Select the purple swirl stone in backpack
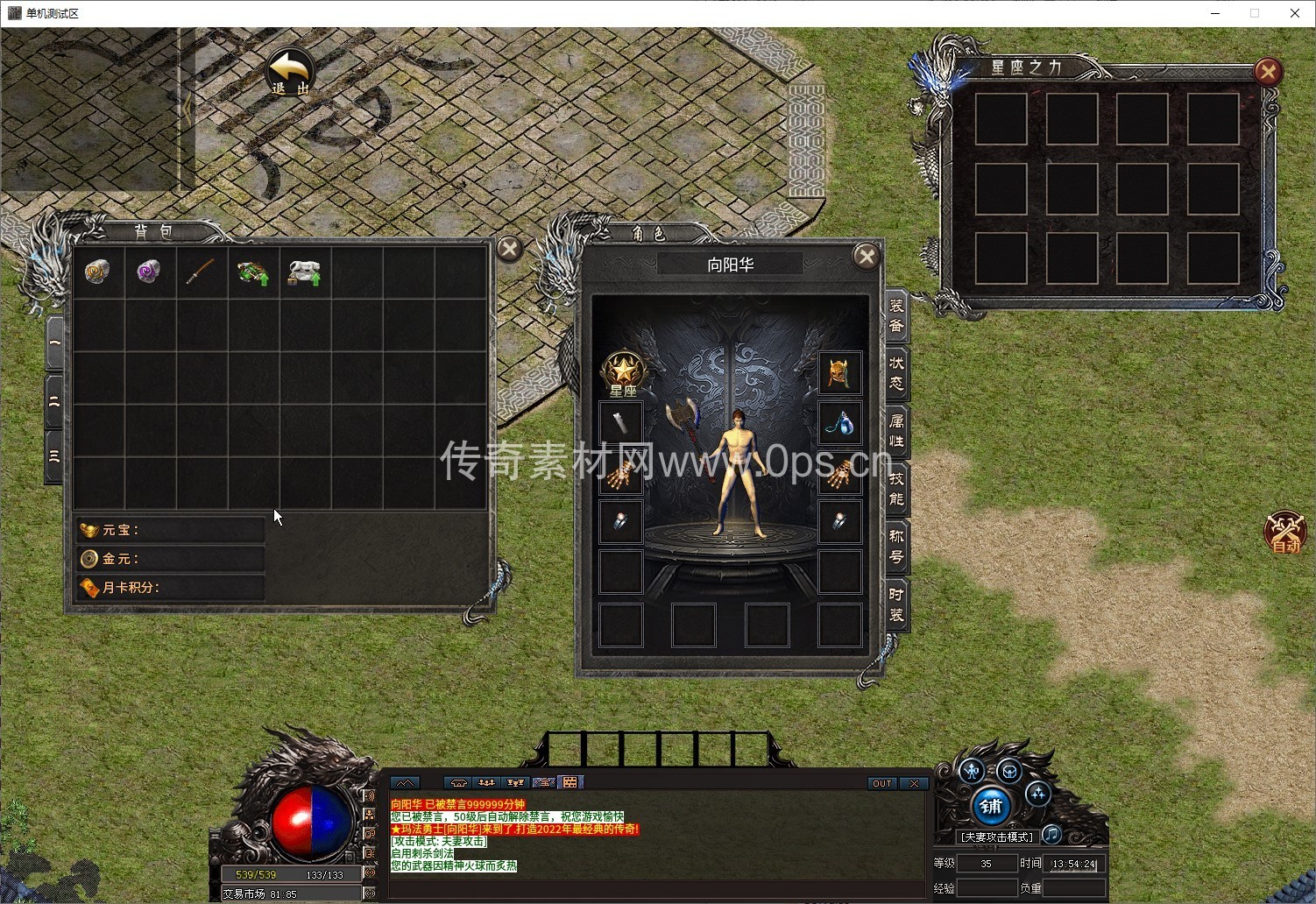This screenshot has width=1316, height=904. (149, 272)
